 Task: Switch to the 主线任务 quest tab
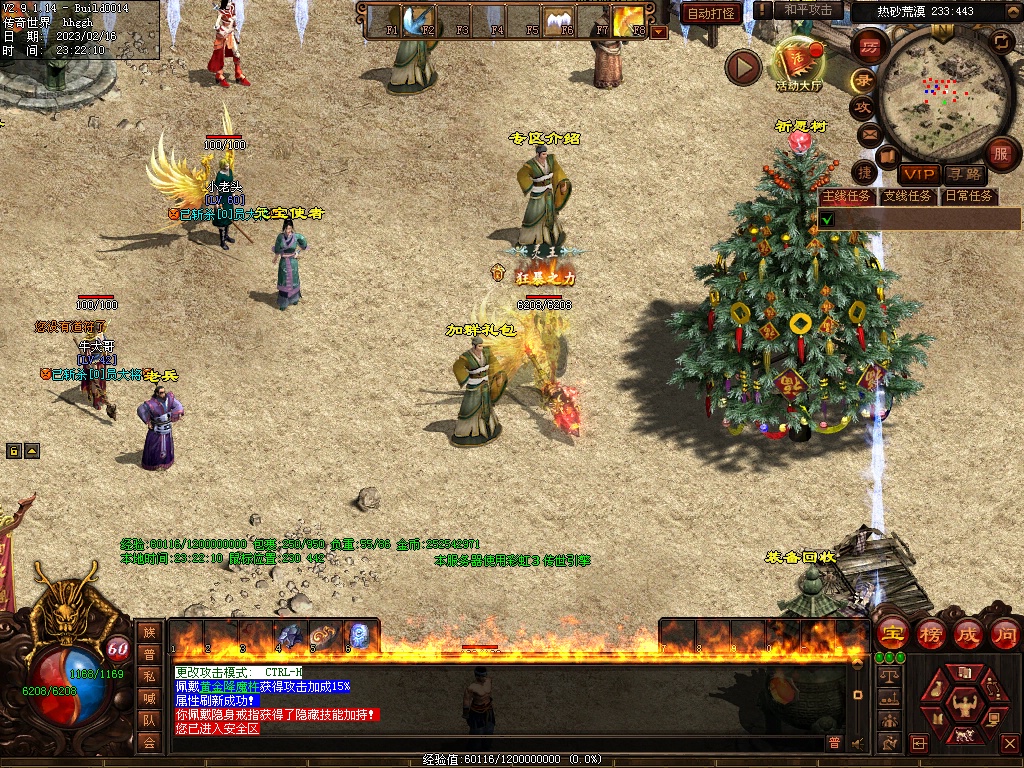tap(847, 196)
